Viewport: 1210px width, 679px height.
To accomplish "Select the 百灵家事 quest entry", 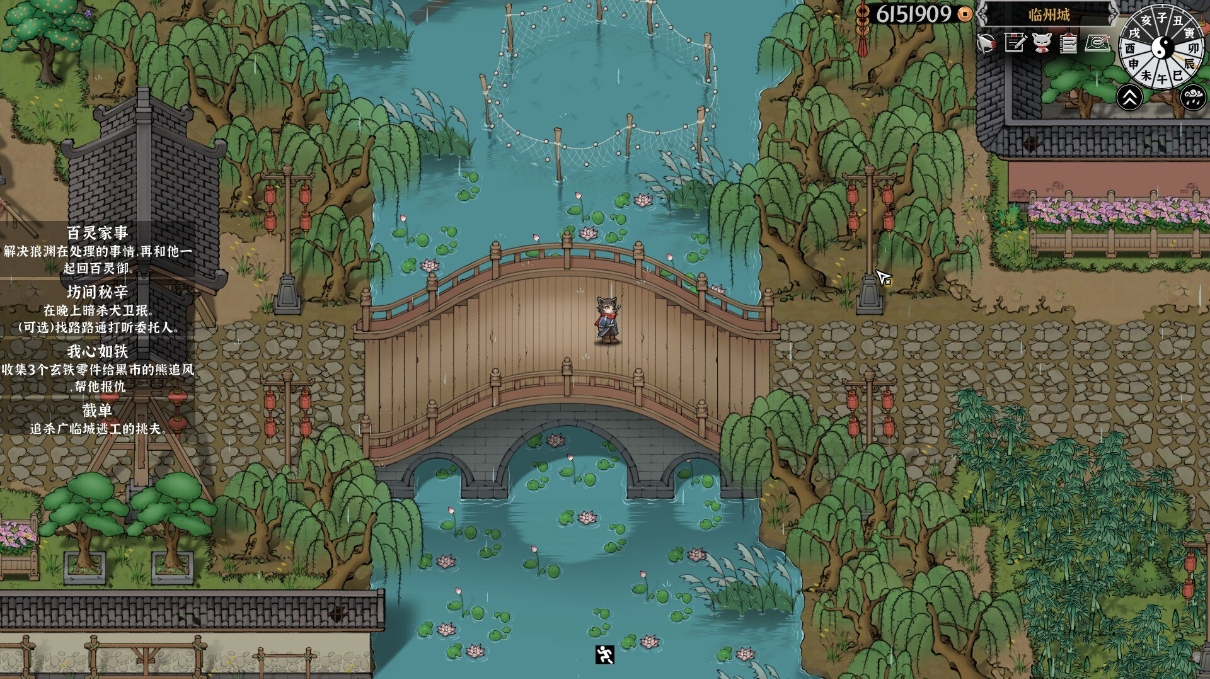I will [x=97, y=233].
